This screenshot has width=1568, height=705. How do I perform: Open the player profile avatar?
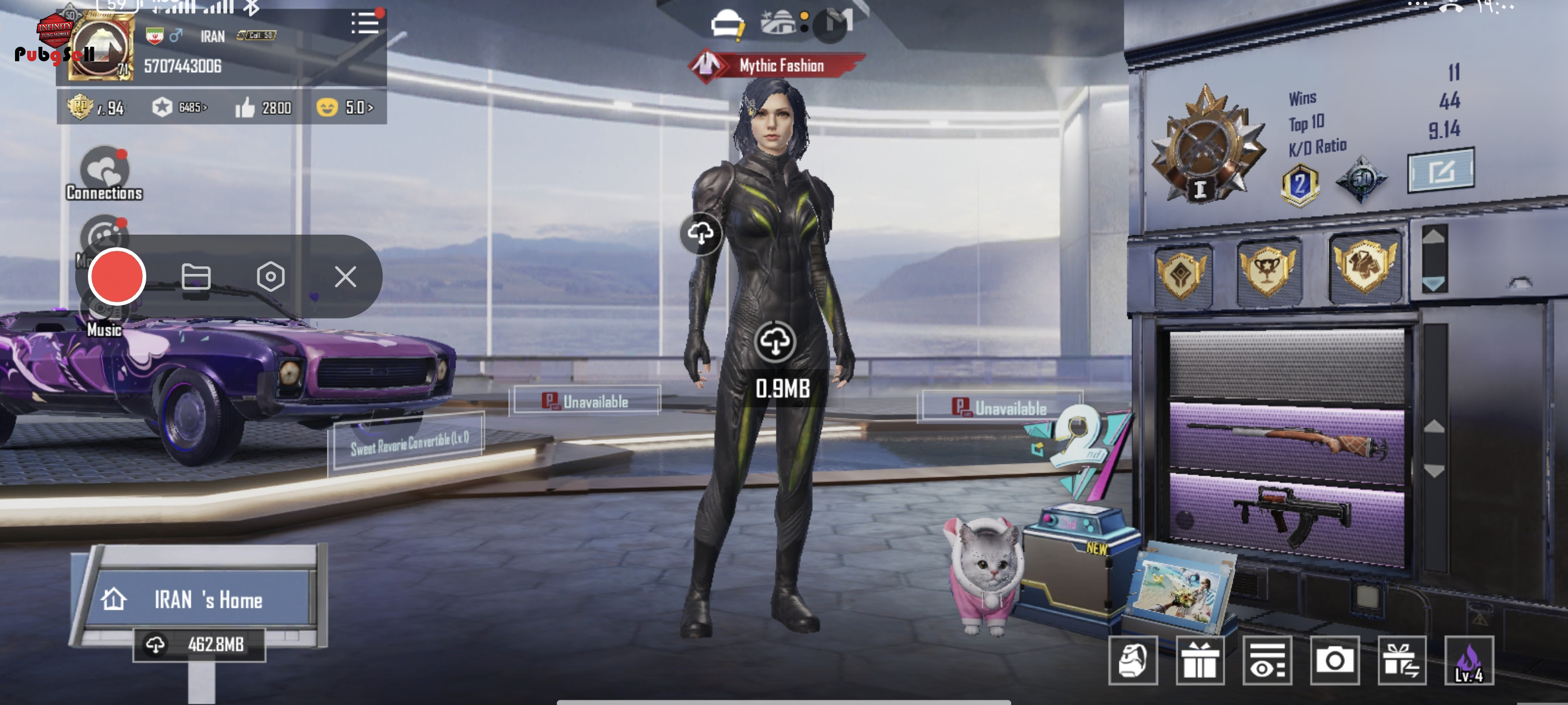(101, 49)
